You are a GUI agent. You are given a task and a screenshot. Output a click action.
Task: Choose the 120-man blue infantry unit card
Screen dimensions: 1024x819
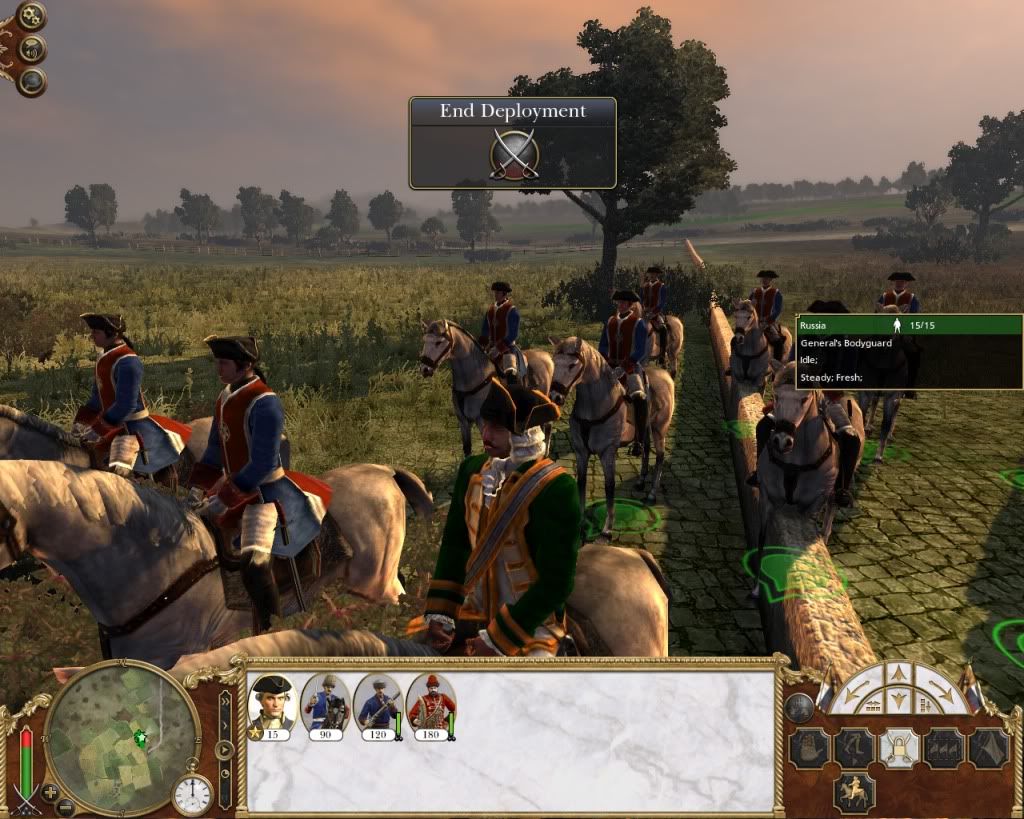(x=378, y=705)
